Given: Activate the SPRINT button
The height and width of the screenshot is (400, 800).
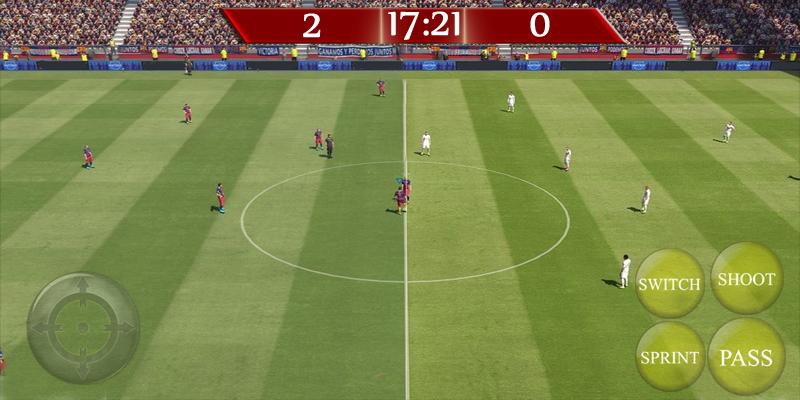Looking at the screenshot, I should 669,357.
